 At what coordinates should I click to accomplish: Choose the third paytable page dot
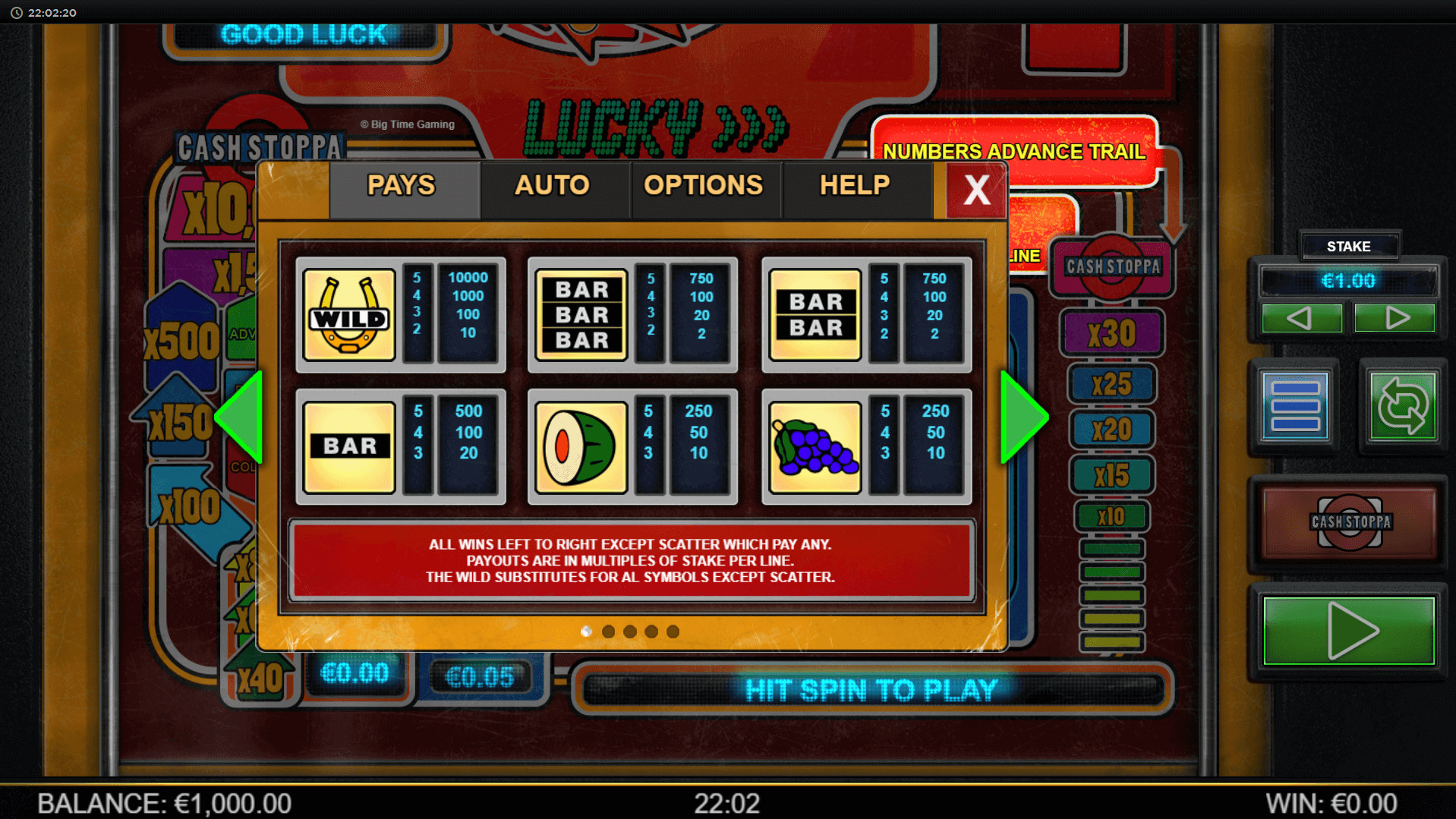pyautogui.click(x=630, y=632)
